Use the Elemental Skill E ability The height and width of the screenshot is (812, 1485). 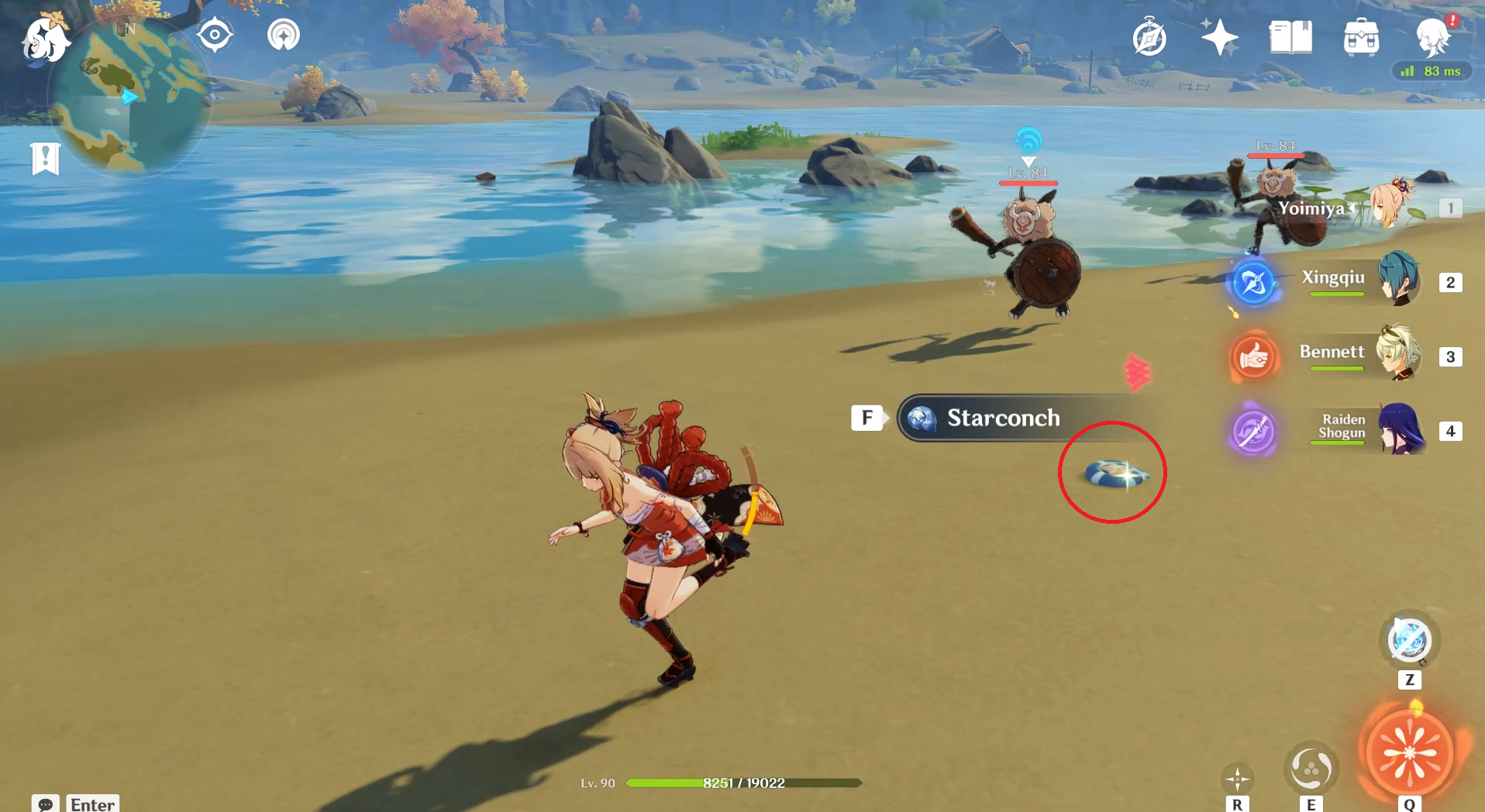[x=1313, y=769]
